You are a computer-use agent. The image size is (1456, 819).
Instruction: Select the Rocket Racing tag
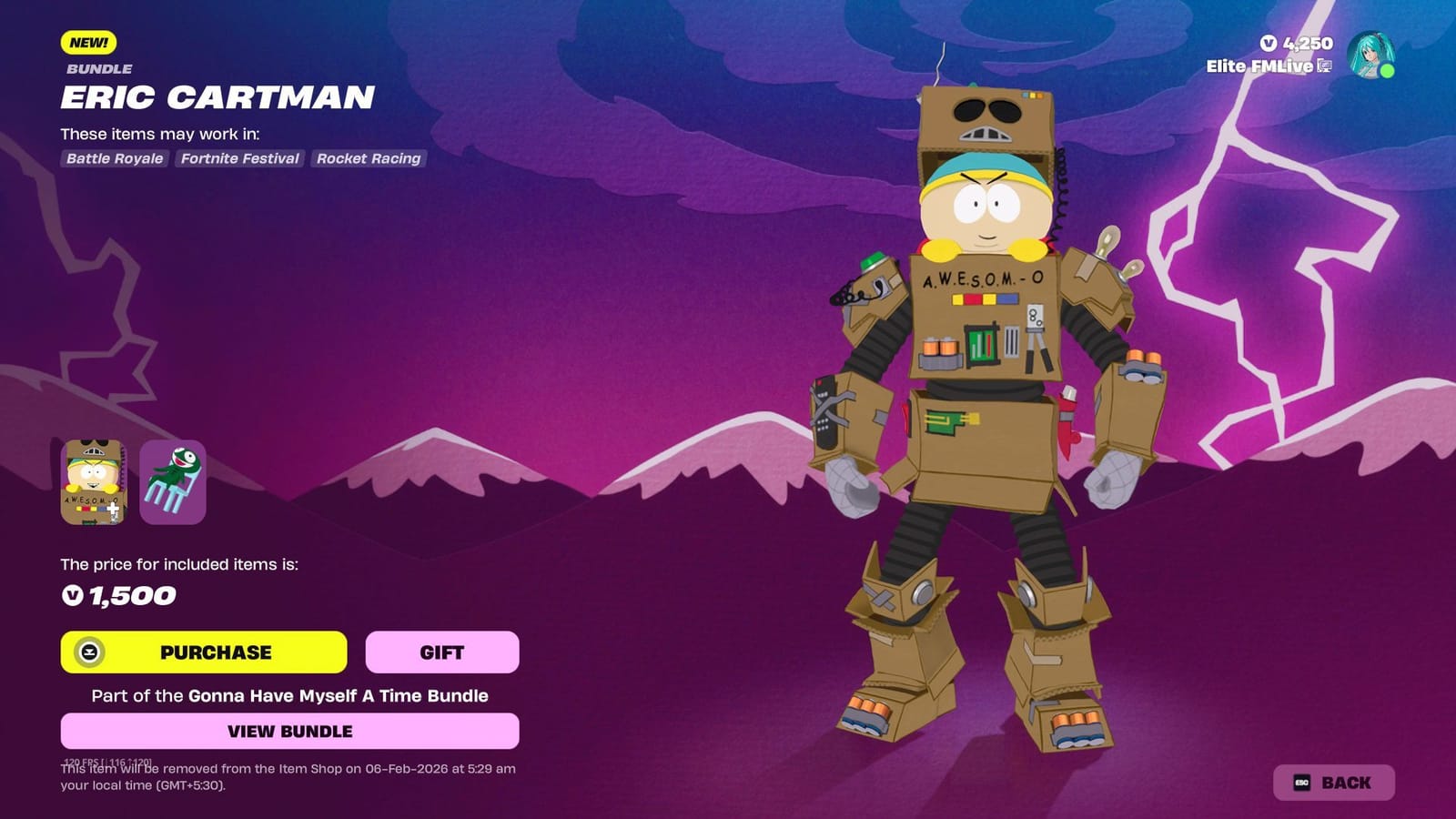pyautogui.click(x=368, y=158)
